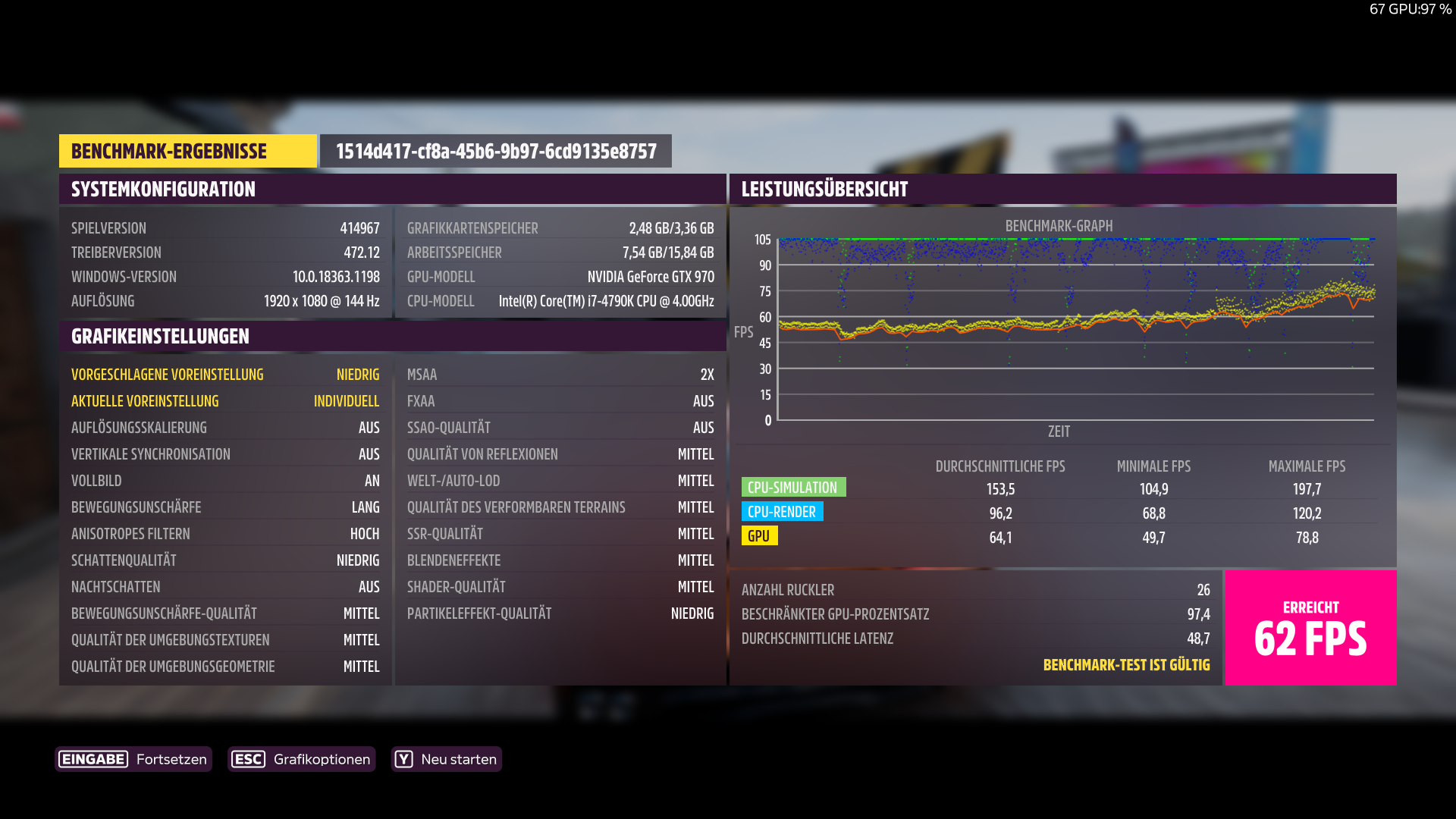Click the pink ERREICHT 62 FPS badge
Screen dimensions: 1456x819
[x=1310, y=627]
